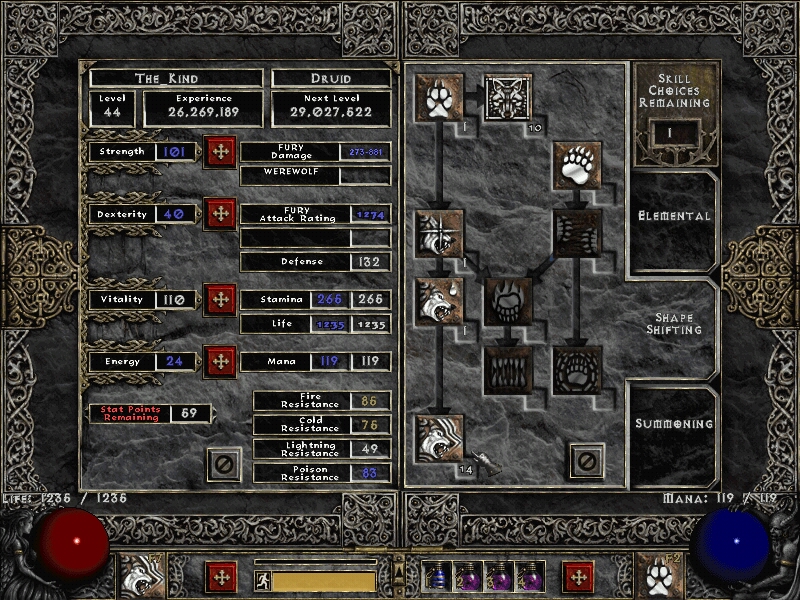
Task: Put a point into the Werewolf skill
Action: pyautogui.click(x=439, y=98)
